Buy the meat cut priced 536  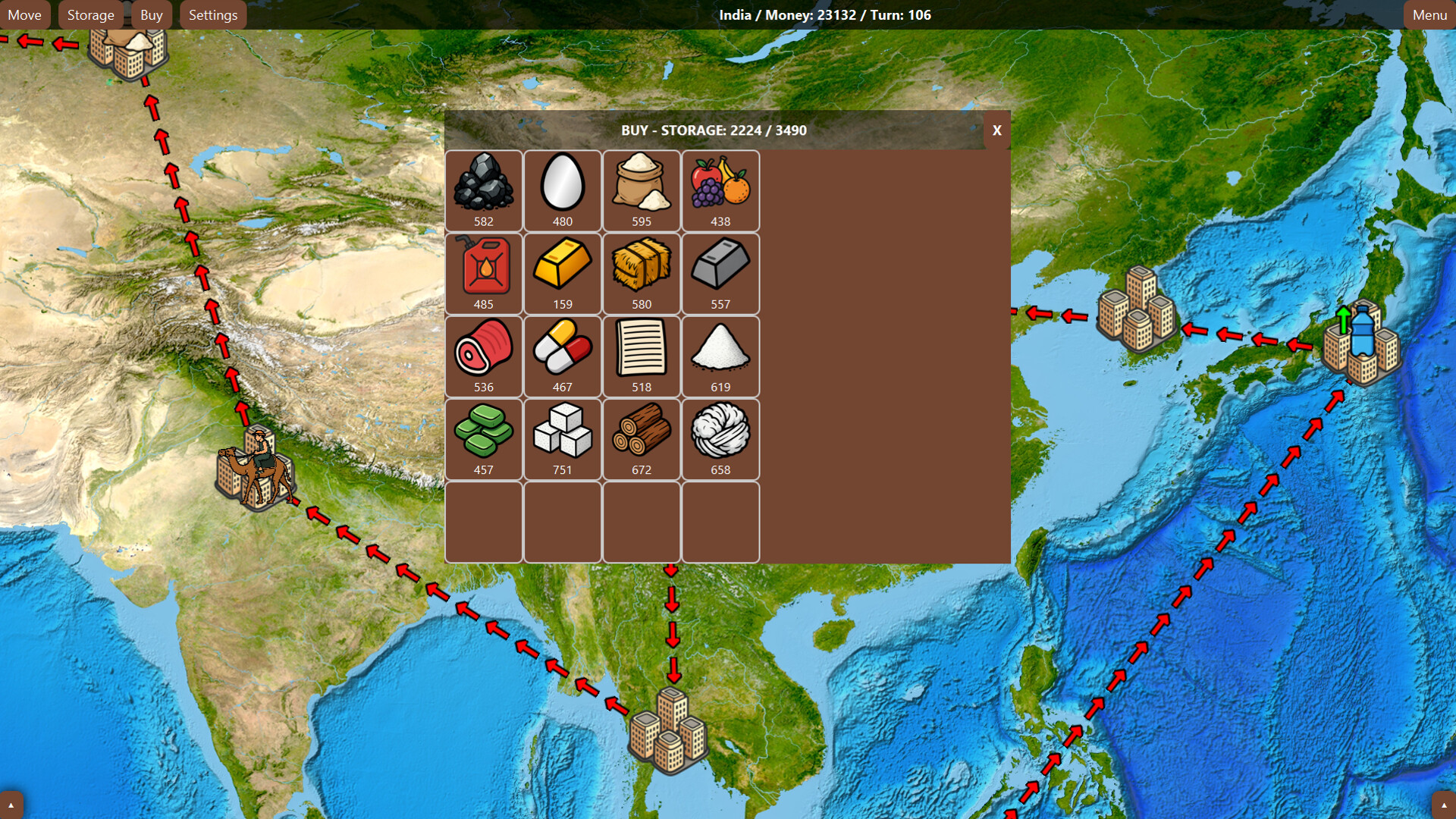click(484, 355)
